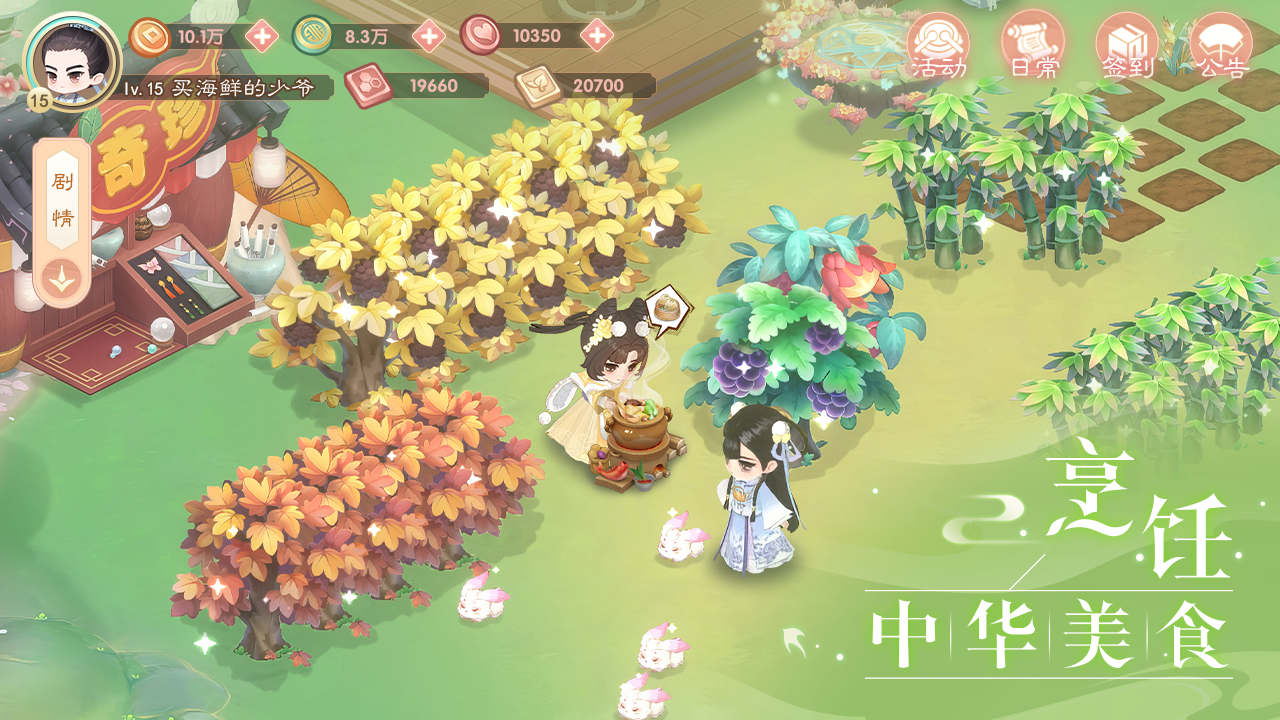Viewport: 1280px width, 720px height.
Task: View the 公告 announcements
Action: click(1221, 46)
